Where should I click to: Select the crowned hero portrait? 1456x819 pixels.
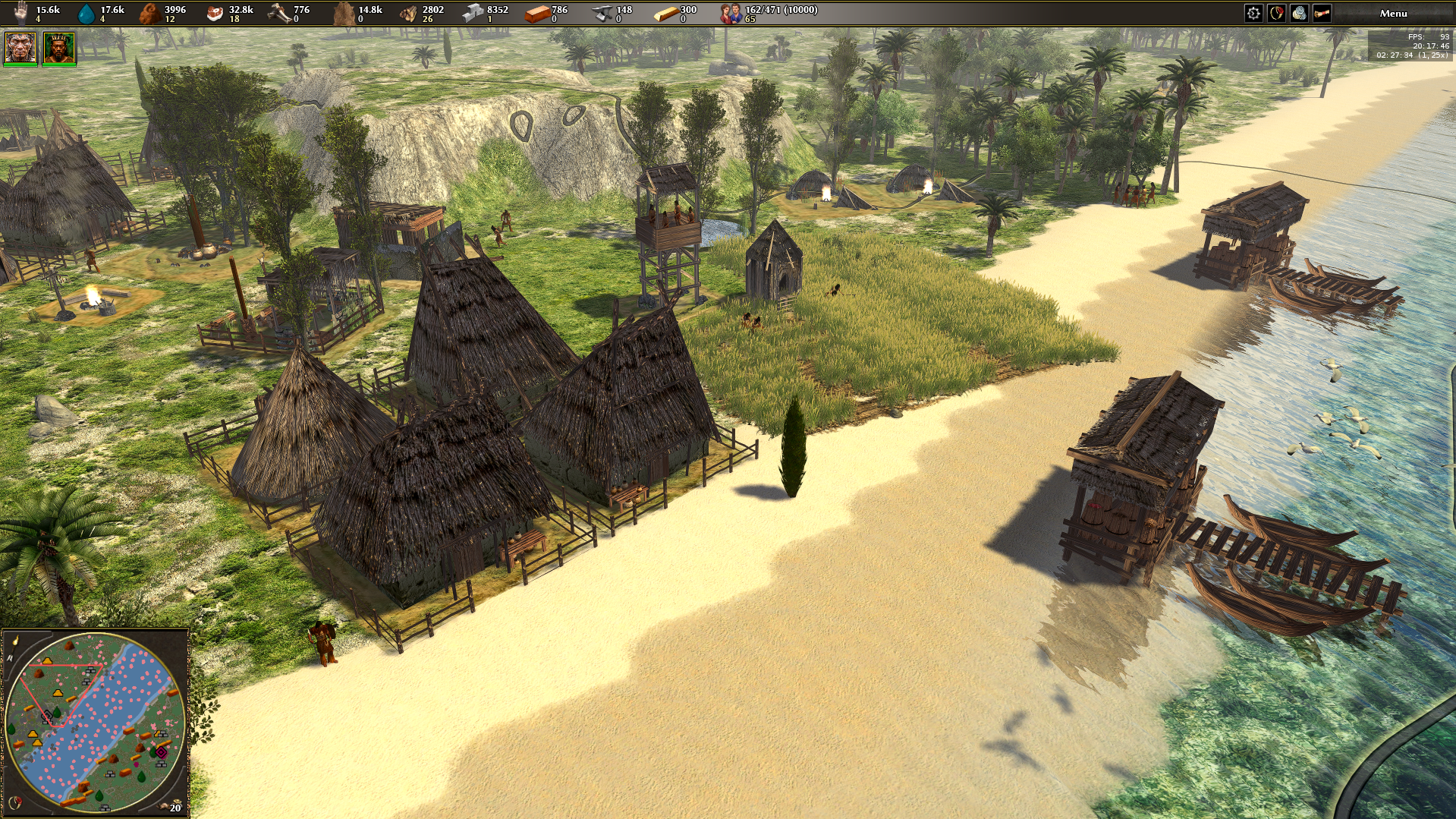[x=59, y=48]
